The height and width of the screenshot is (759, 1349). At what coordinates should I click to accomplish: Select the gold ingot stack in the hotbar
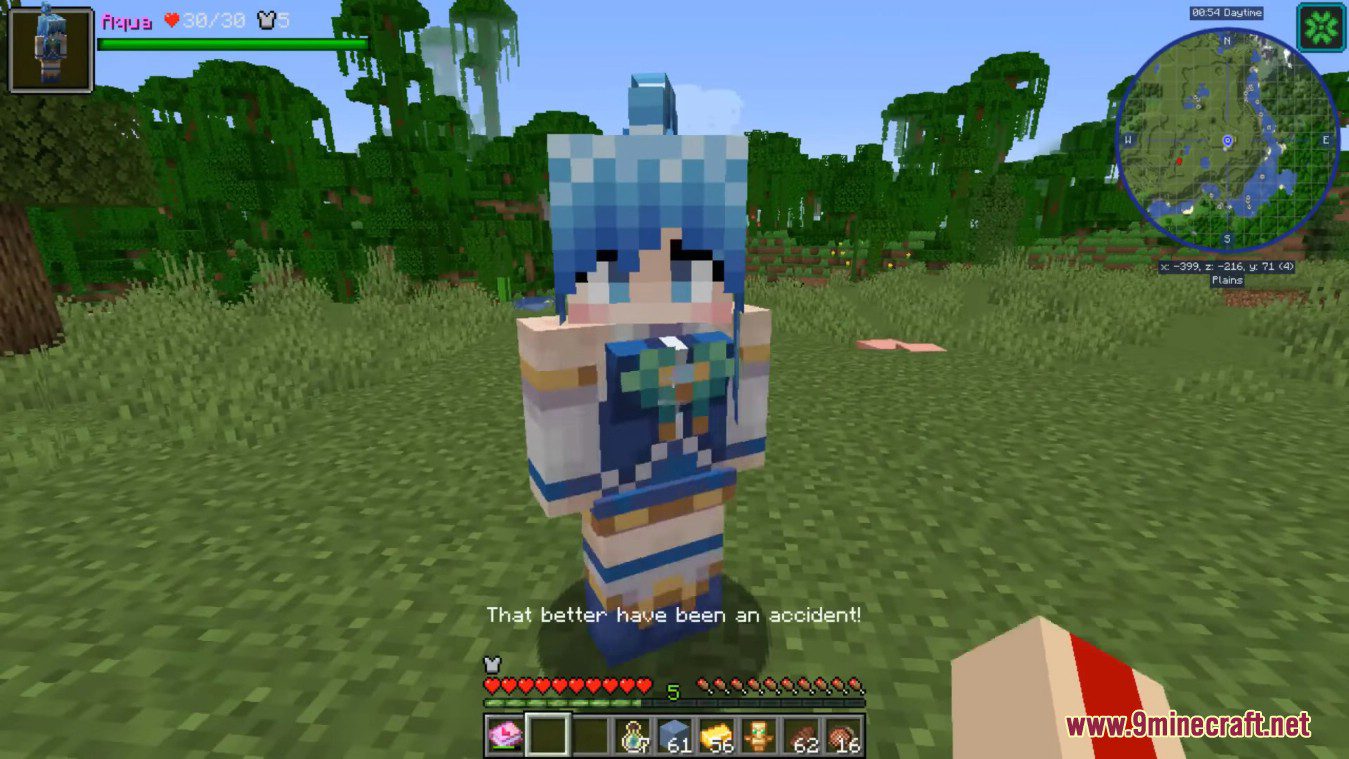[x=717, y=736]
